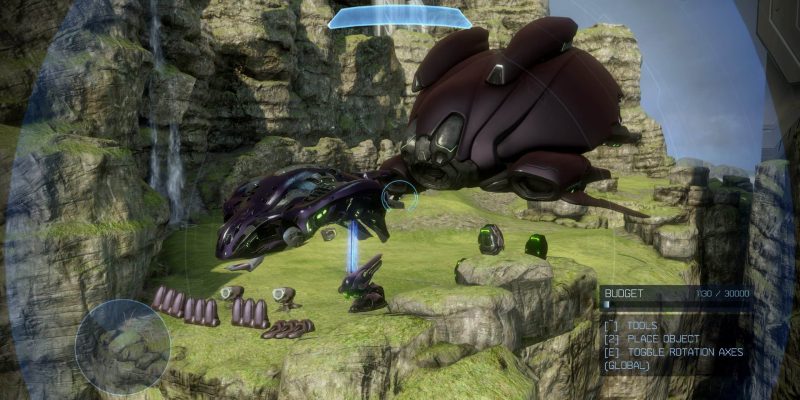The width and height of the screenshot is (800, 400).
Task: Click the circular motion tracker radar
Action: pyautogui.click(x=122, y=346)
